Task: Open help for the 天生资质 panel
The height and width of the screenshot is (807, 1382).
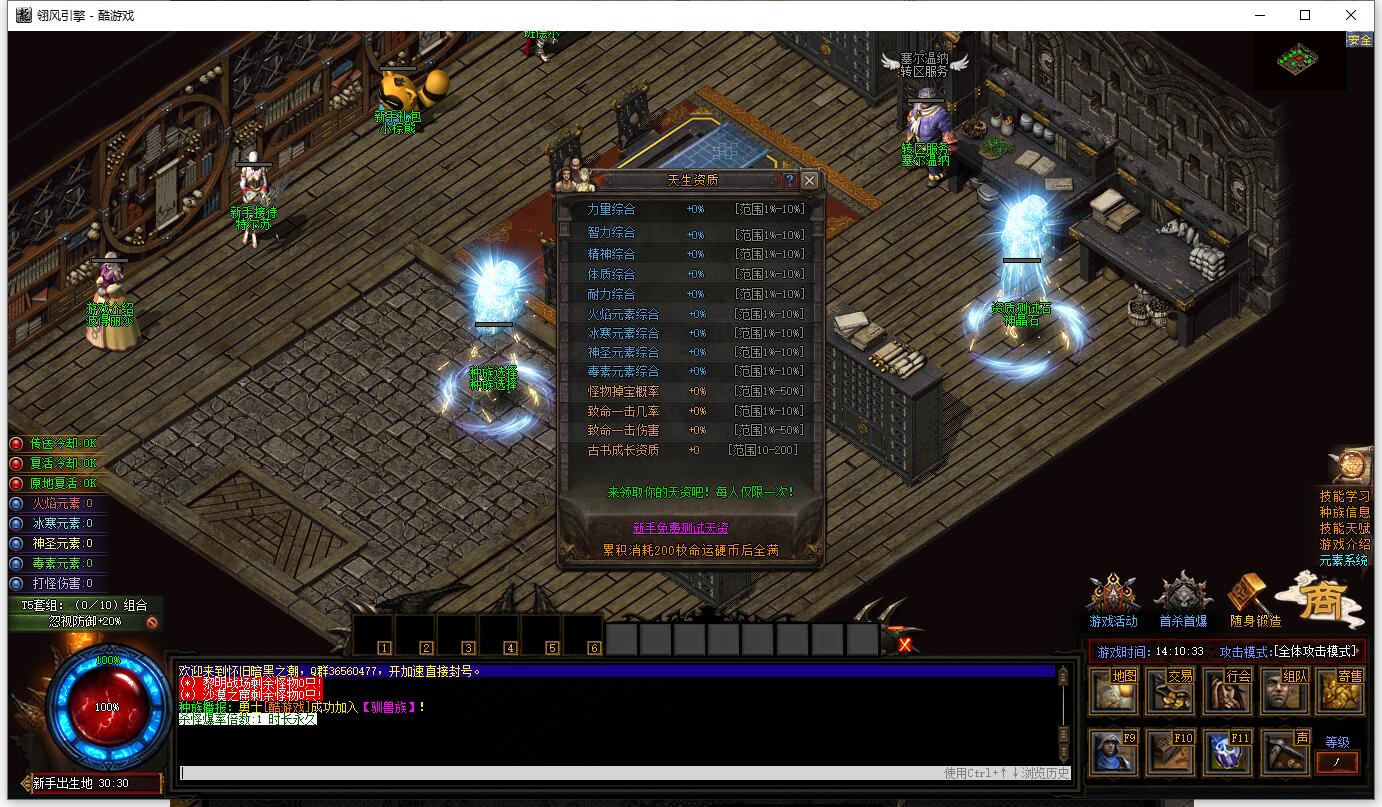Action: [x=789, y=180]
